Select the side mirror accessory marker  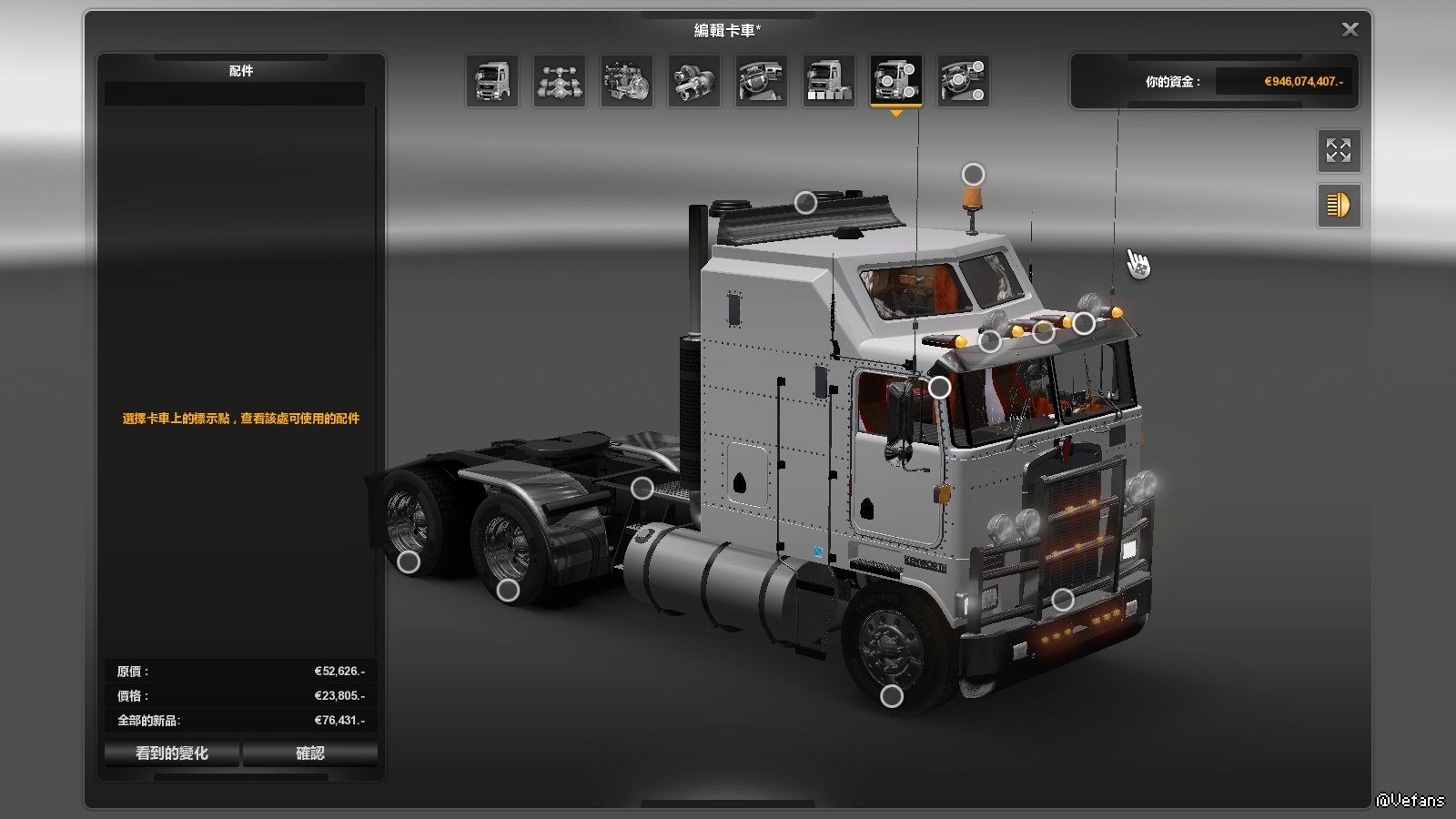click(x=939, y=388)
